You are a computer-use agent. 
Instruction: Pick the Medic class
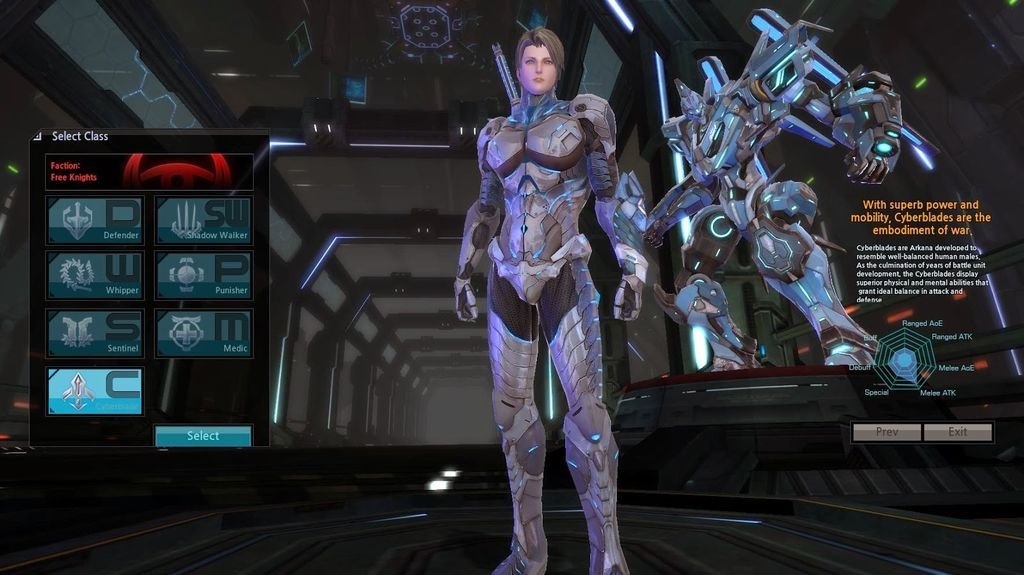point(203,333)
